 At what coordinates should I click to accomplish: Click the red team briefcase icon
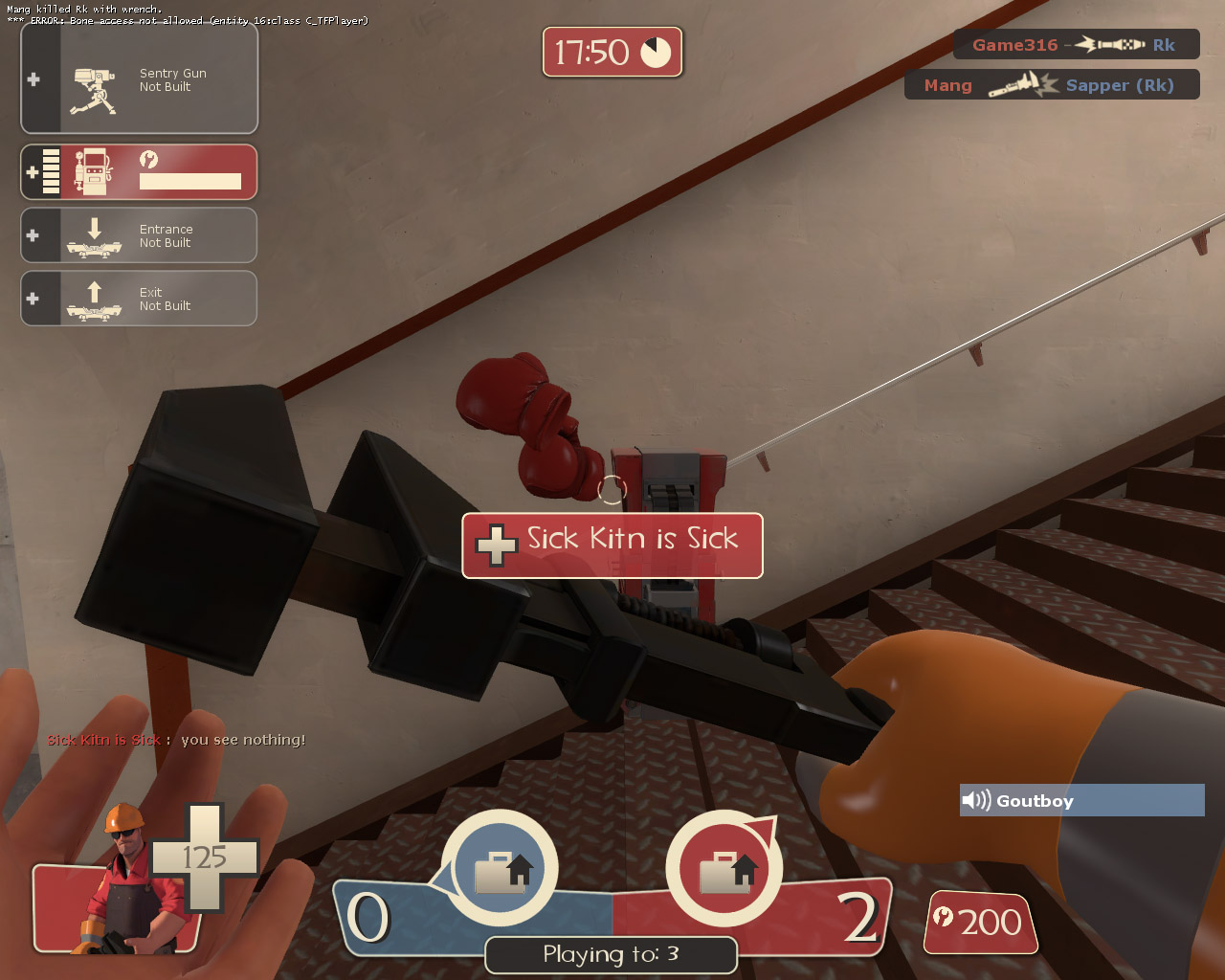pos(724,868)
